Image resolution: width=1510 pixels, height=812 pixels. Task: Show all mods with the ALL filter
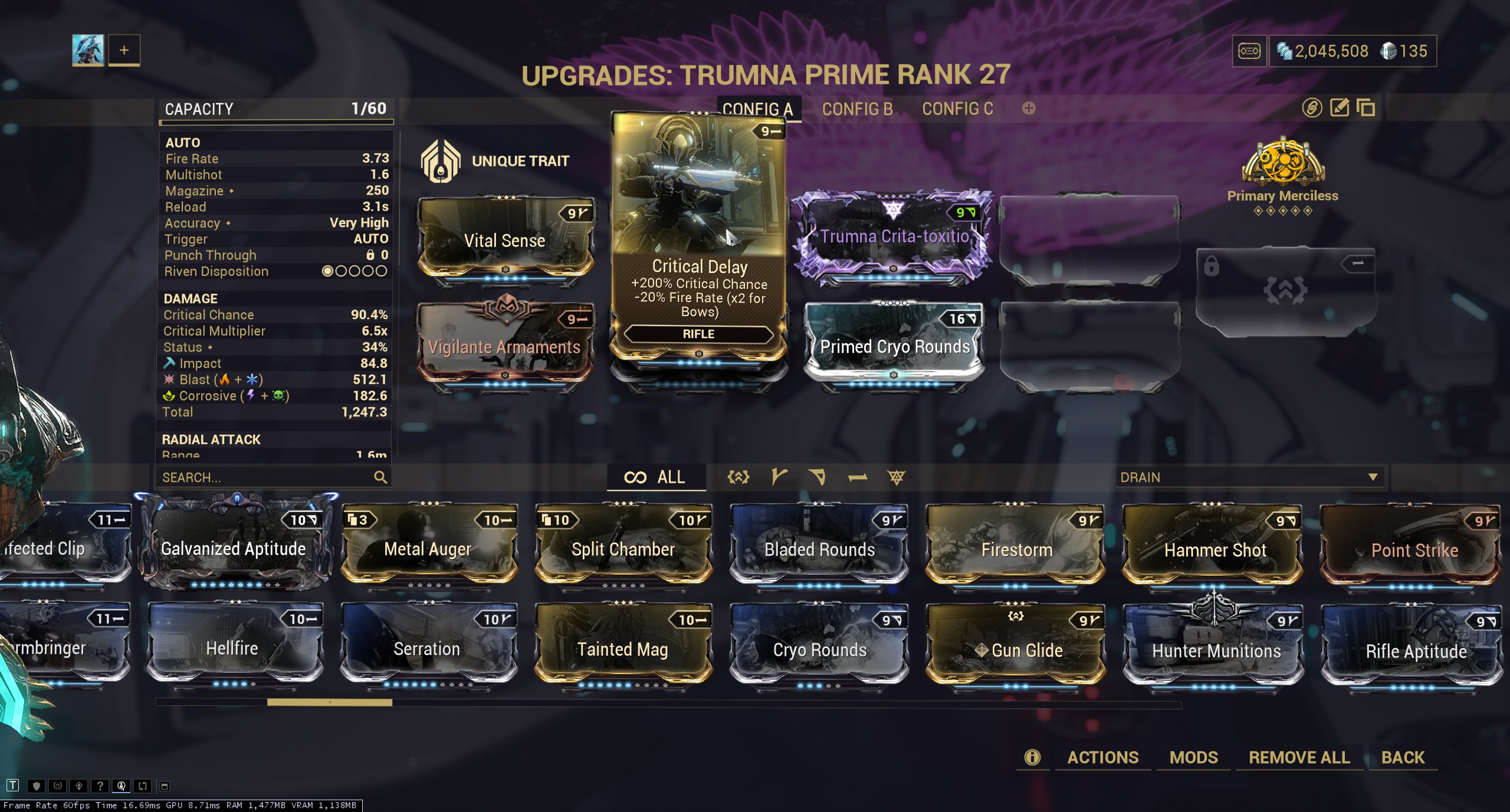pyautogui.click(x=655, y=477)
